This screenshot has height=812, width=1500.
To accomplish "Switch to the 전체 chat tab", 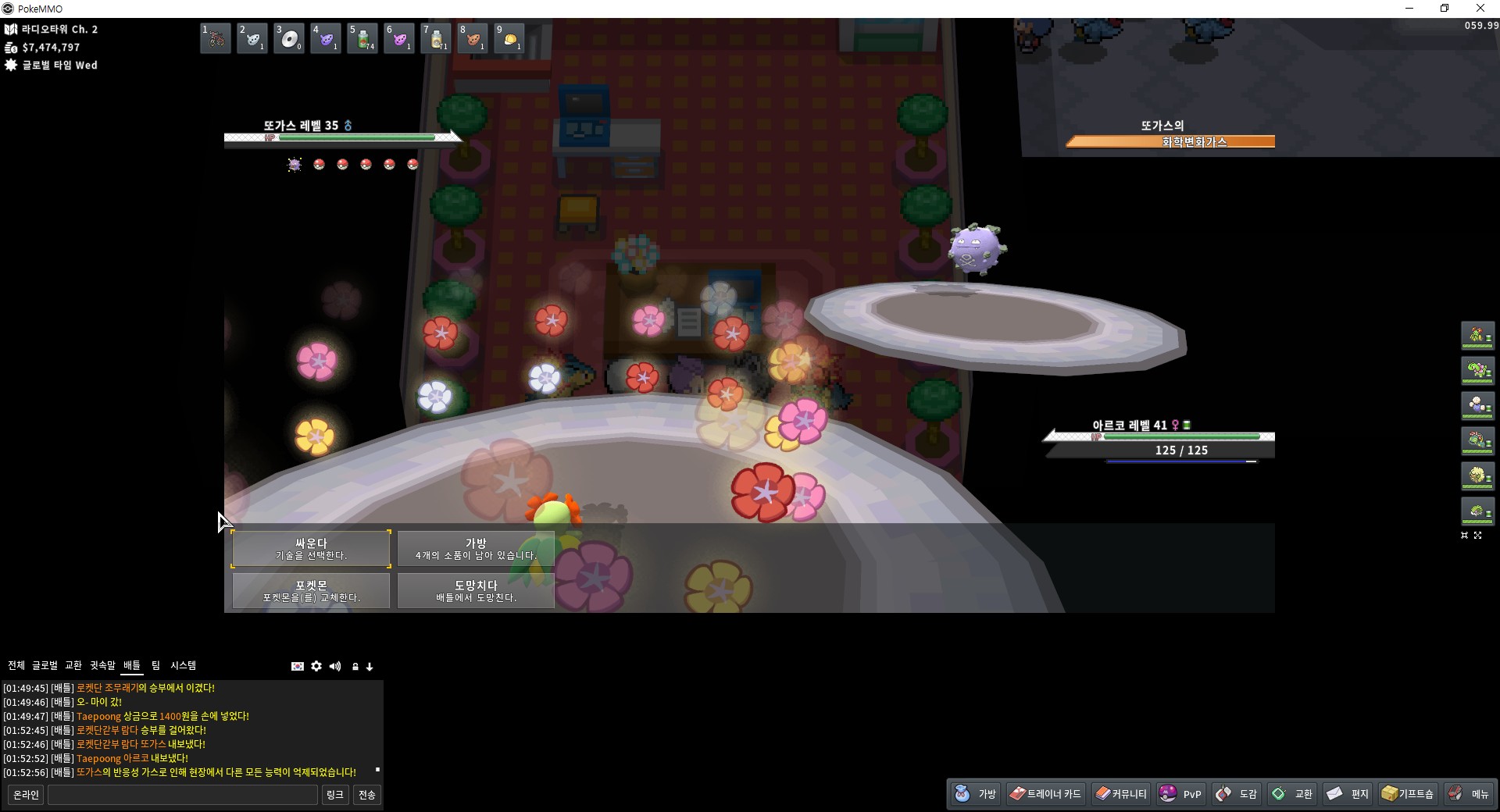I will pyautogui.click(x=16, y=665).
